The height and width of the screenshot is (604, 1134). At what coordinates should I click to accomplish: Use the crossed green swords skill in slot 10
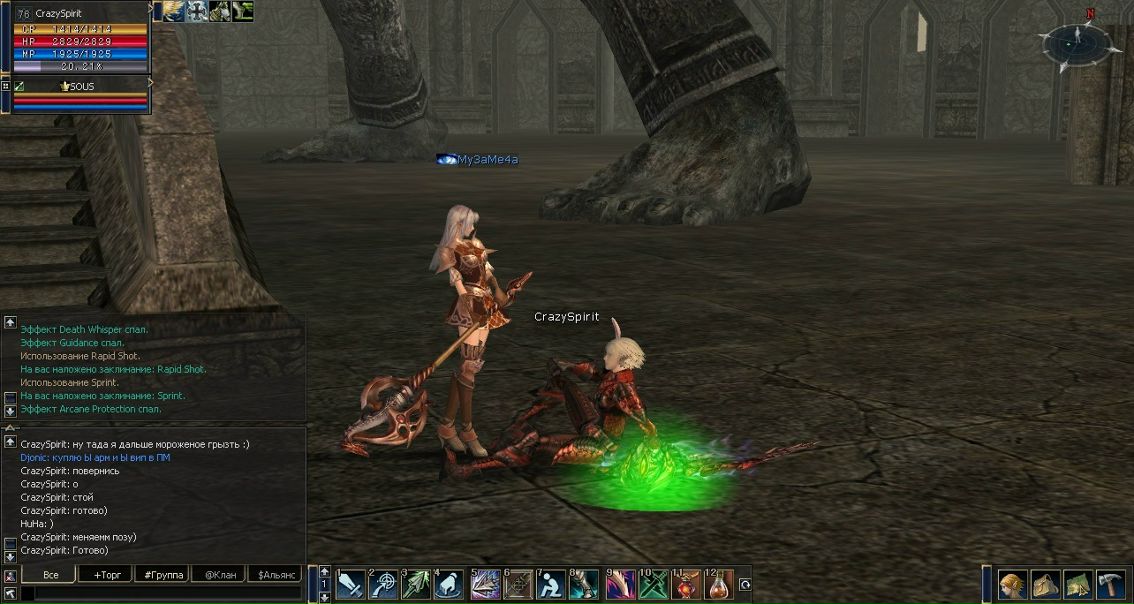point(653,584)
